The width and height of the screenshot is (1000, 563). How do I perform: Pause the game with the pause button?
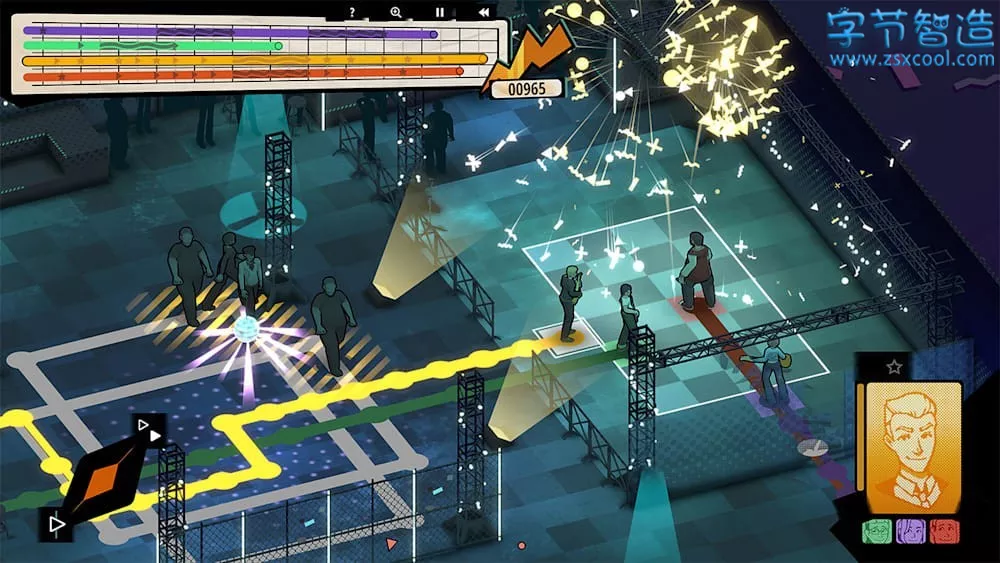pyautogui.click(x=439, y=12)
